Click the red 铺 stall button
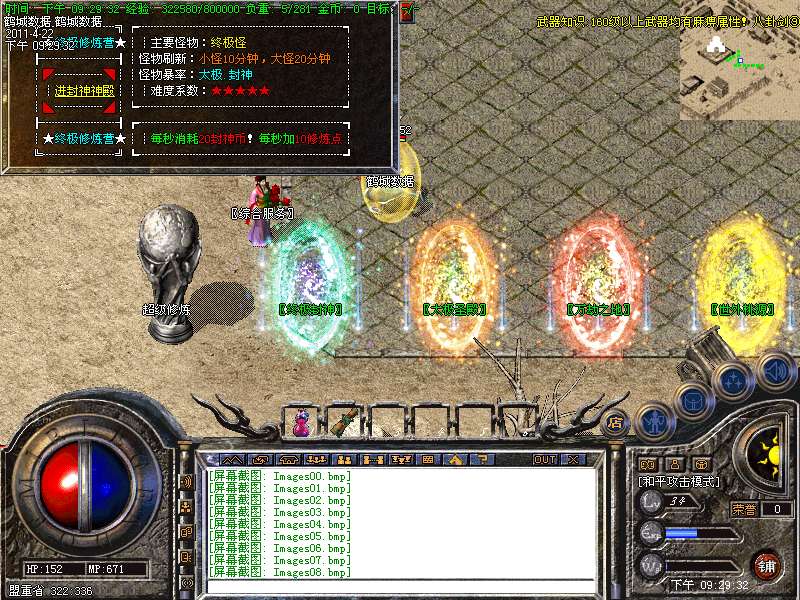This screenshot has width=800, height=600. click(766, 564)
